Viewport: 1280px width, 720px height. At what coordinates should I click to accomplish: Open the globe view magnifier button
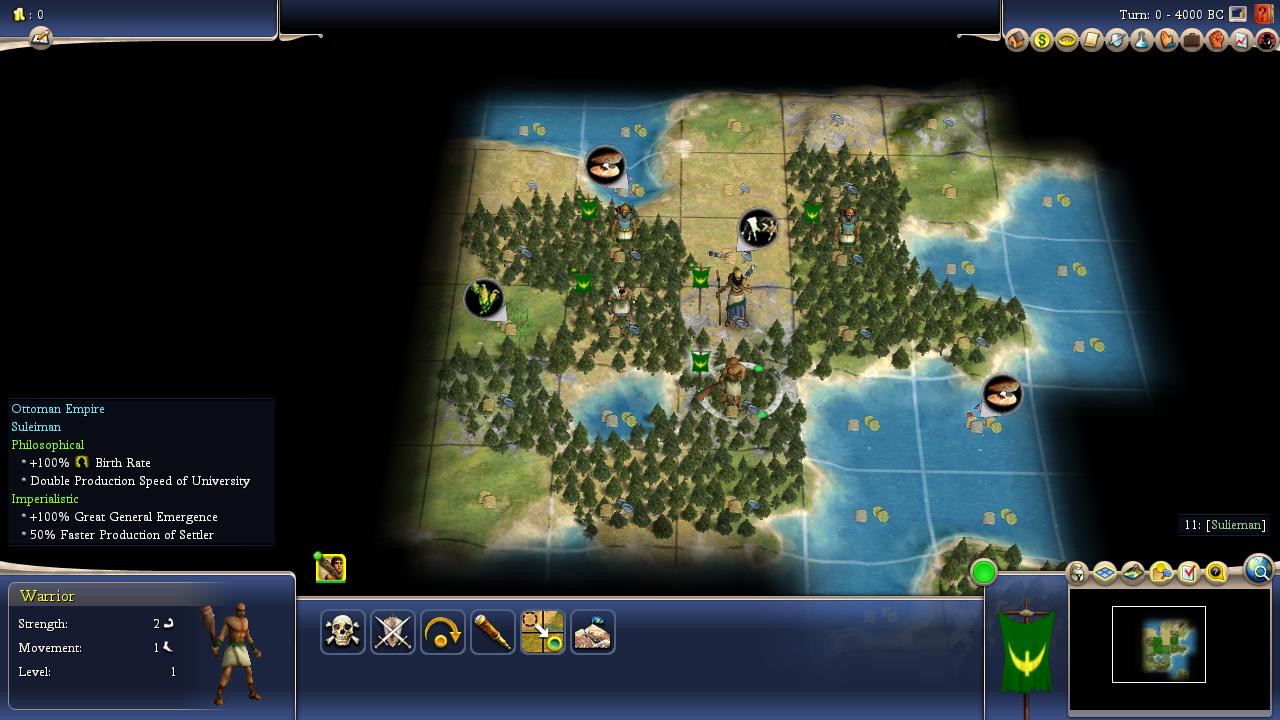pos(1259,570)
